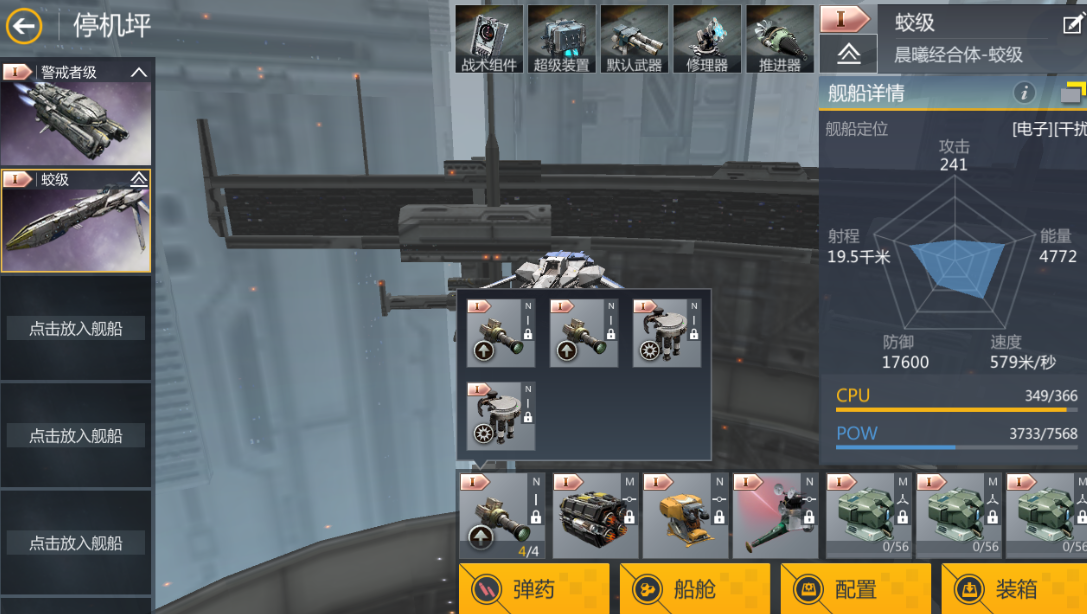Collapse the 警戒者级 card arrow
The height and width of the screenshot is (614, 1087).
(139, 72)
